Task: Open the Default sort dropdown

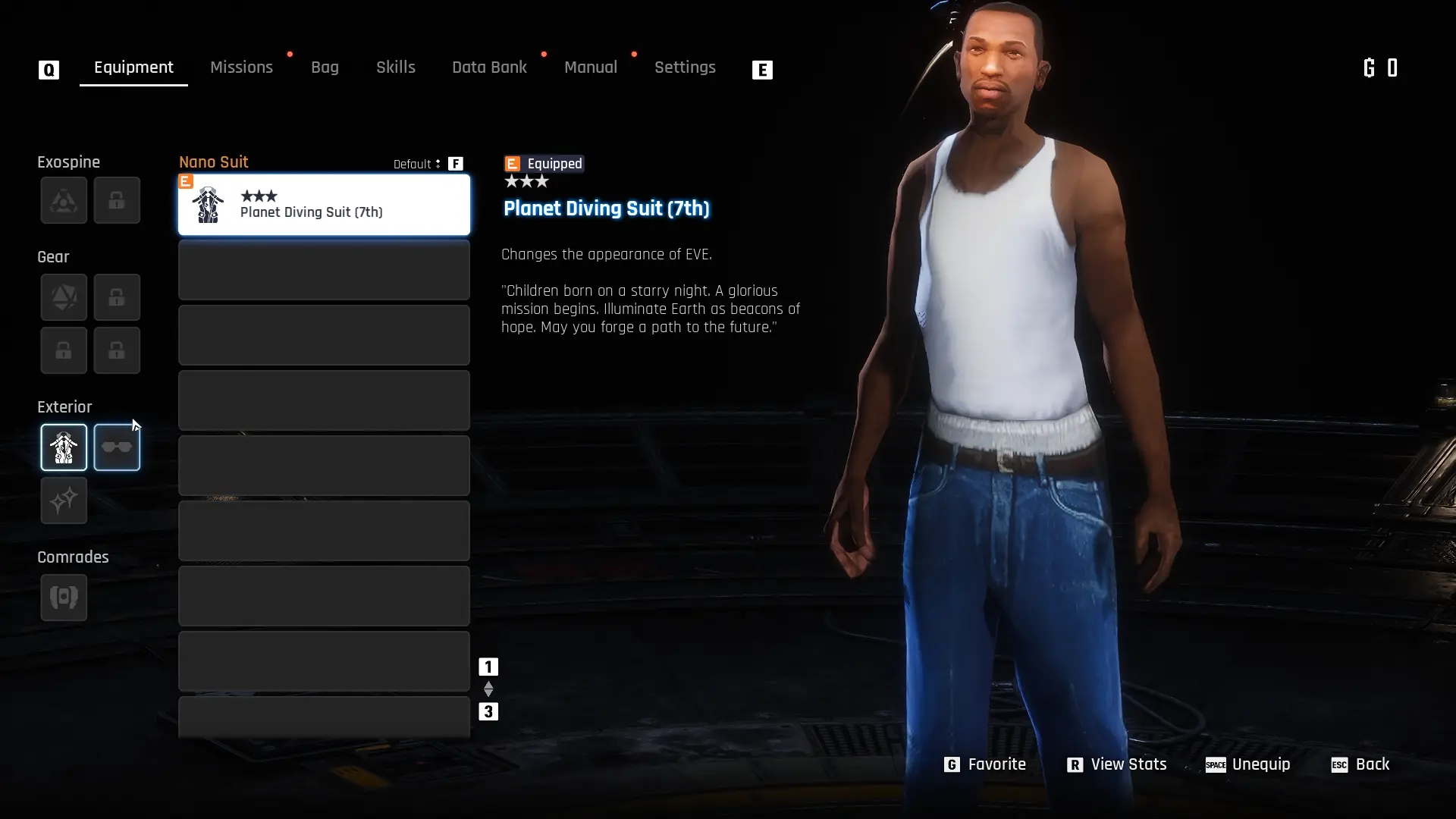Action: [417, 164]
